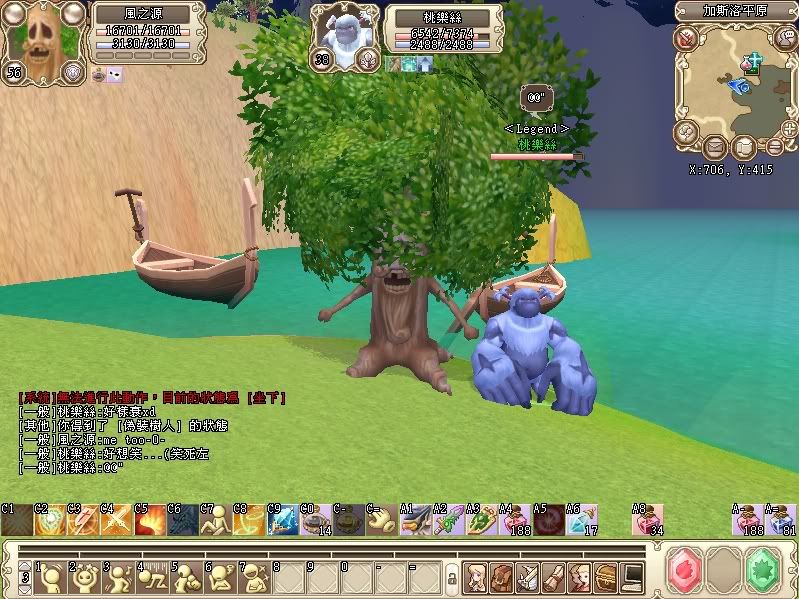Viewport: 799px width, 599px height.
Task: Select the white yeti target portrait
Action: [x=345, y=36]
